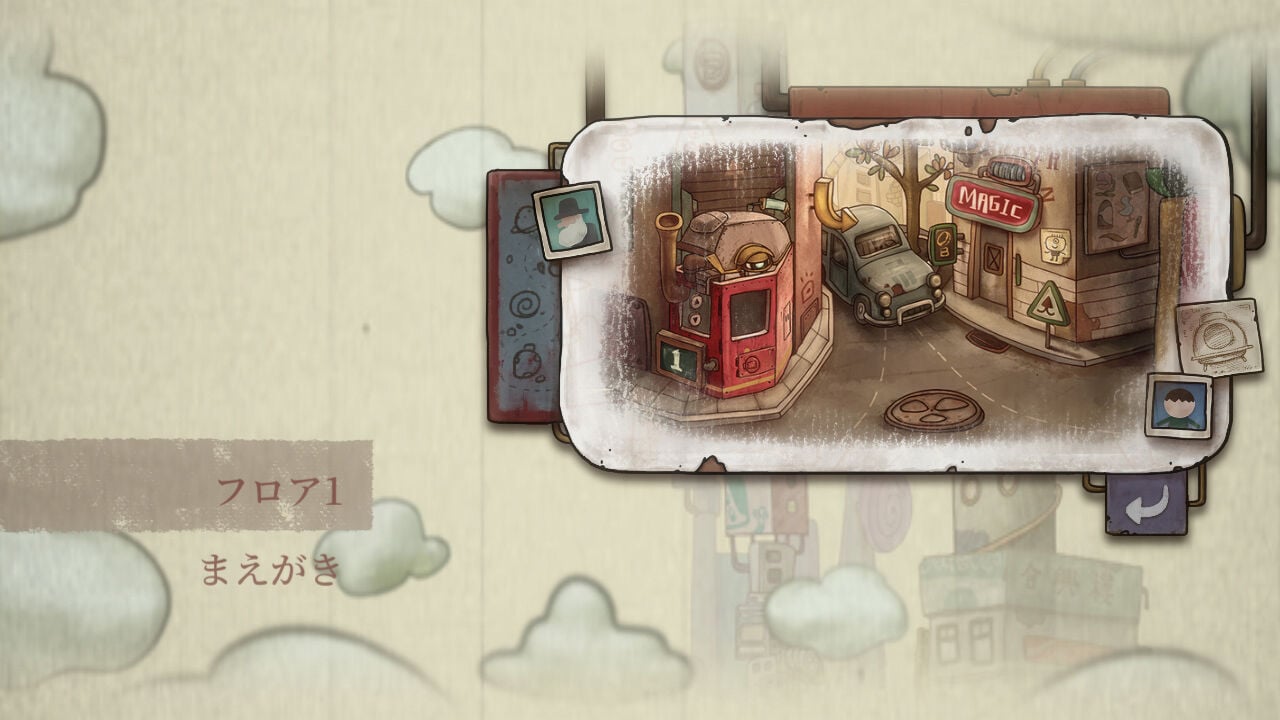Click the coil machine above the MAGIC sign
Screen dimensions: 1280x720
tap(1007, 169)
